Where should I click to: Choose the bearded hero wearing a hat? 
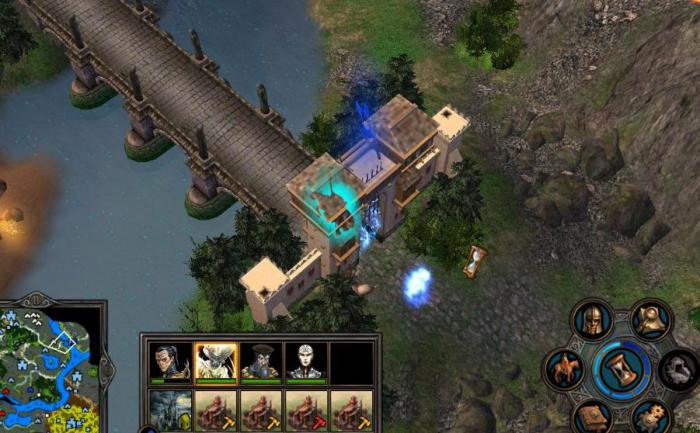point(261,361)
